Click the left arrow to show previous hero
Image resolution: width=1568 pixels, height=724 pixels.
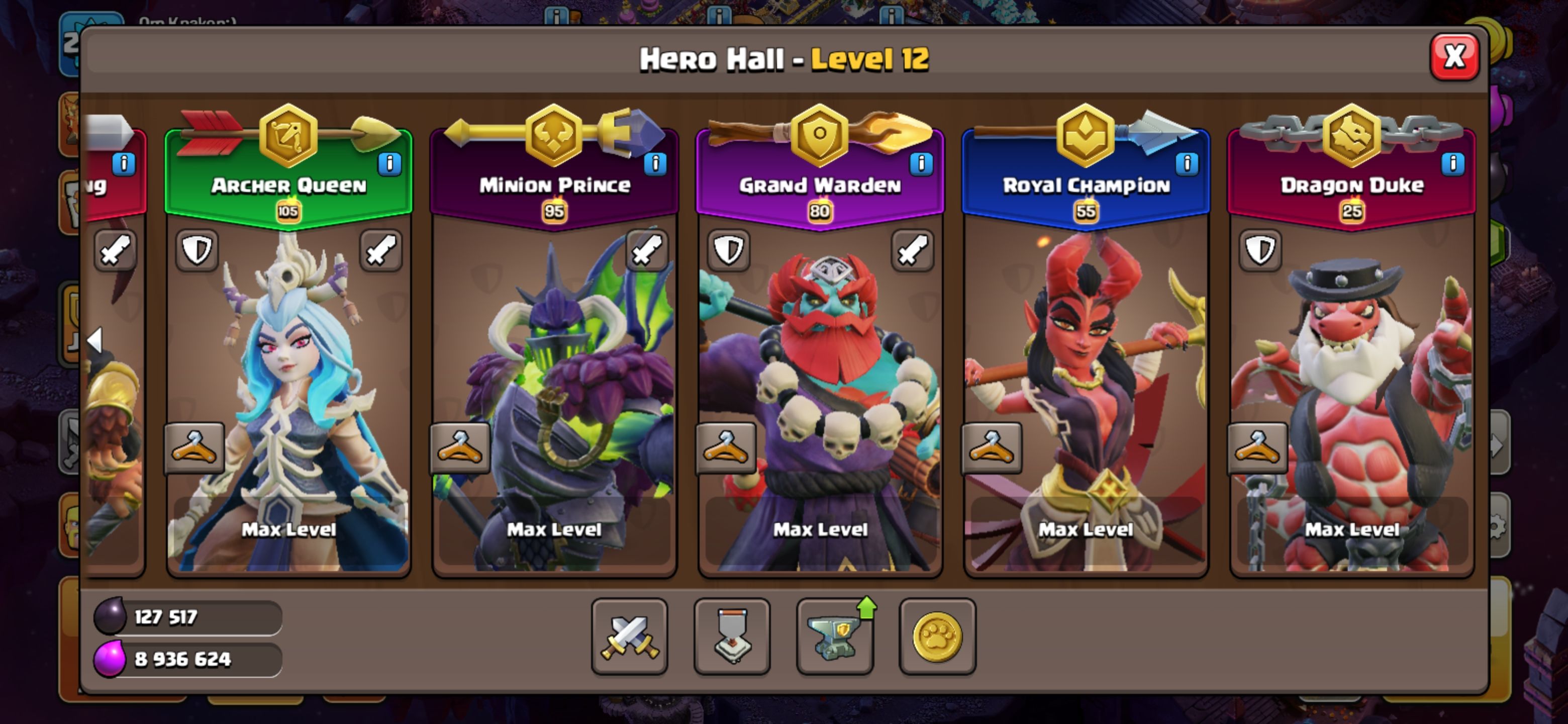click(x=95, y=340)
